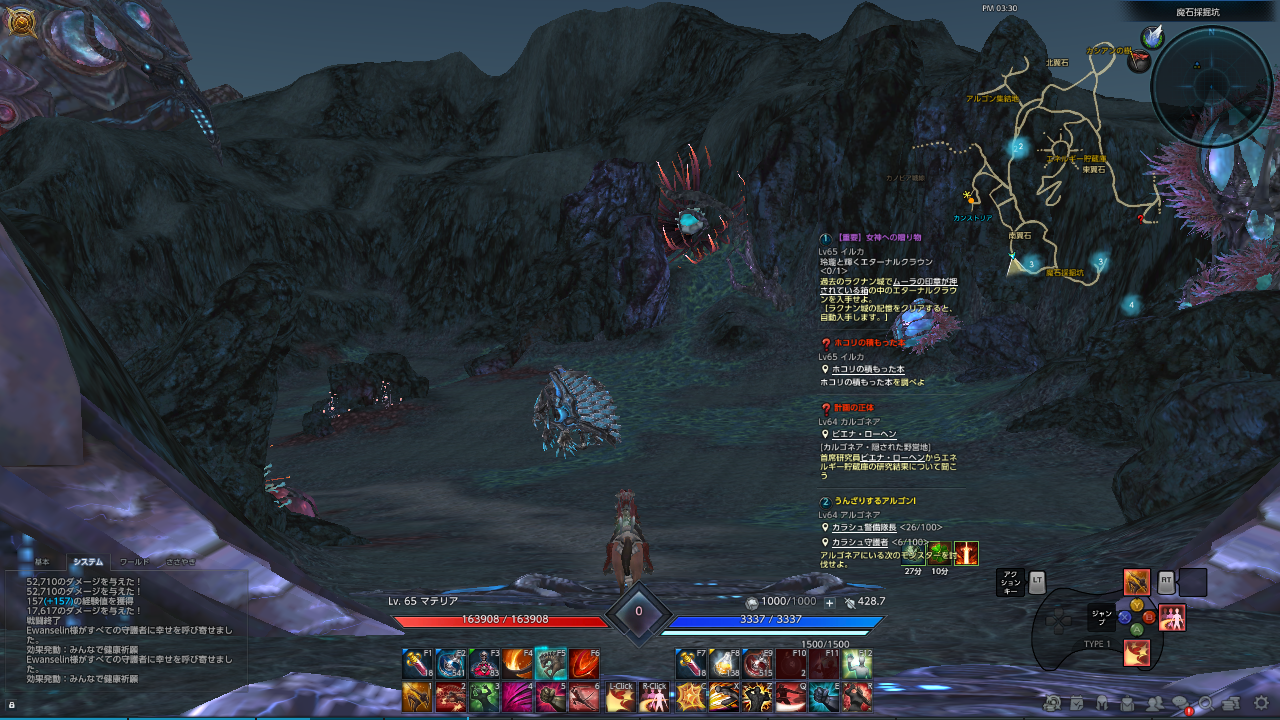Activate the F5 beast mount skill
The height and width of the screenshot is (720, 1280).
pyautogui.click(x=550, y=663)
